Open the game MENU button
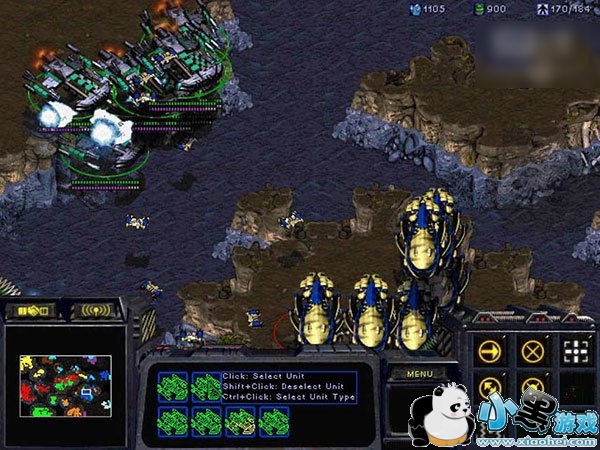The image size is (600, 450). coord(420,373)
